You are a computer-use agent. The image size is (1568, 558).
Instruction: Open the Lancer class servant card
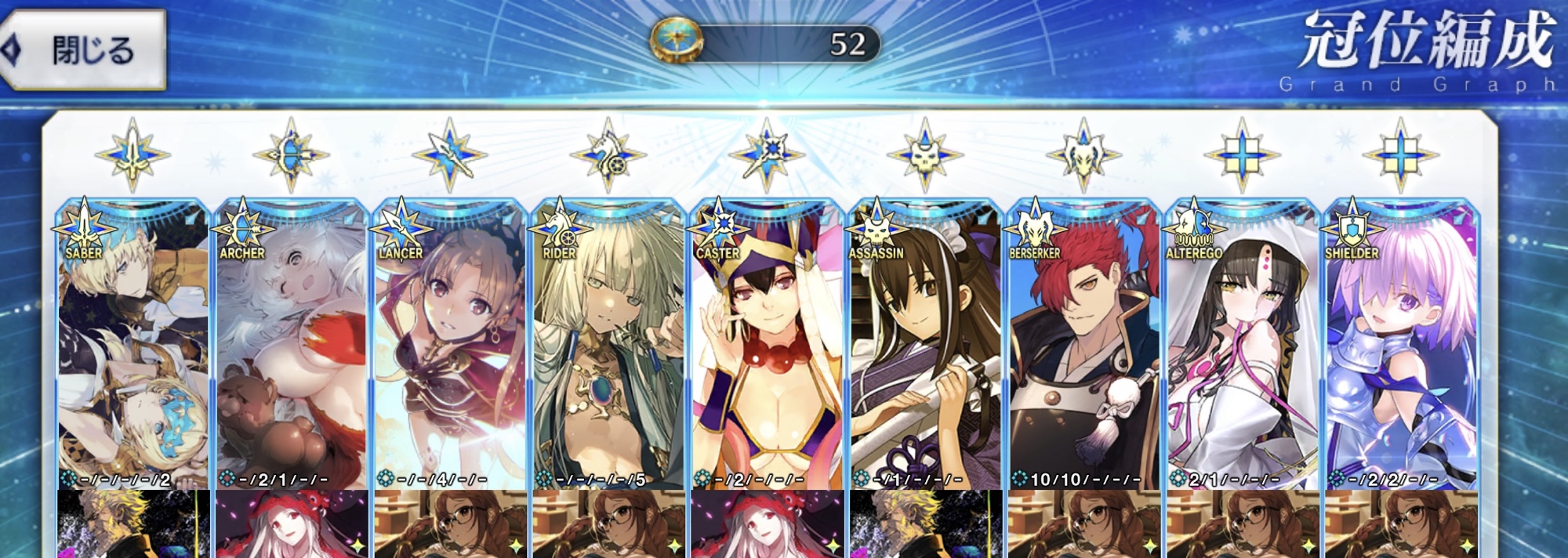(450, 345)
